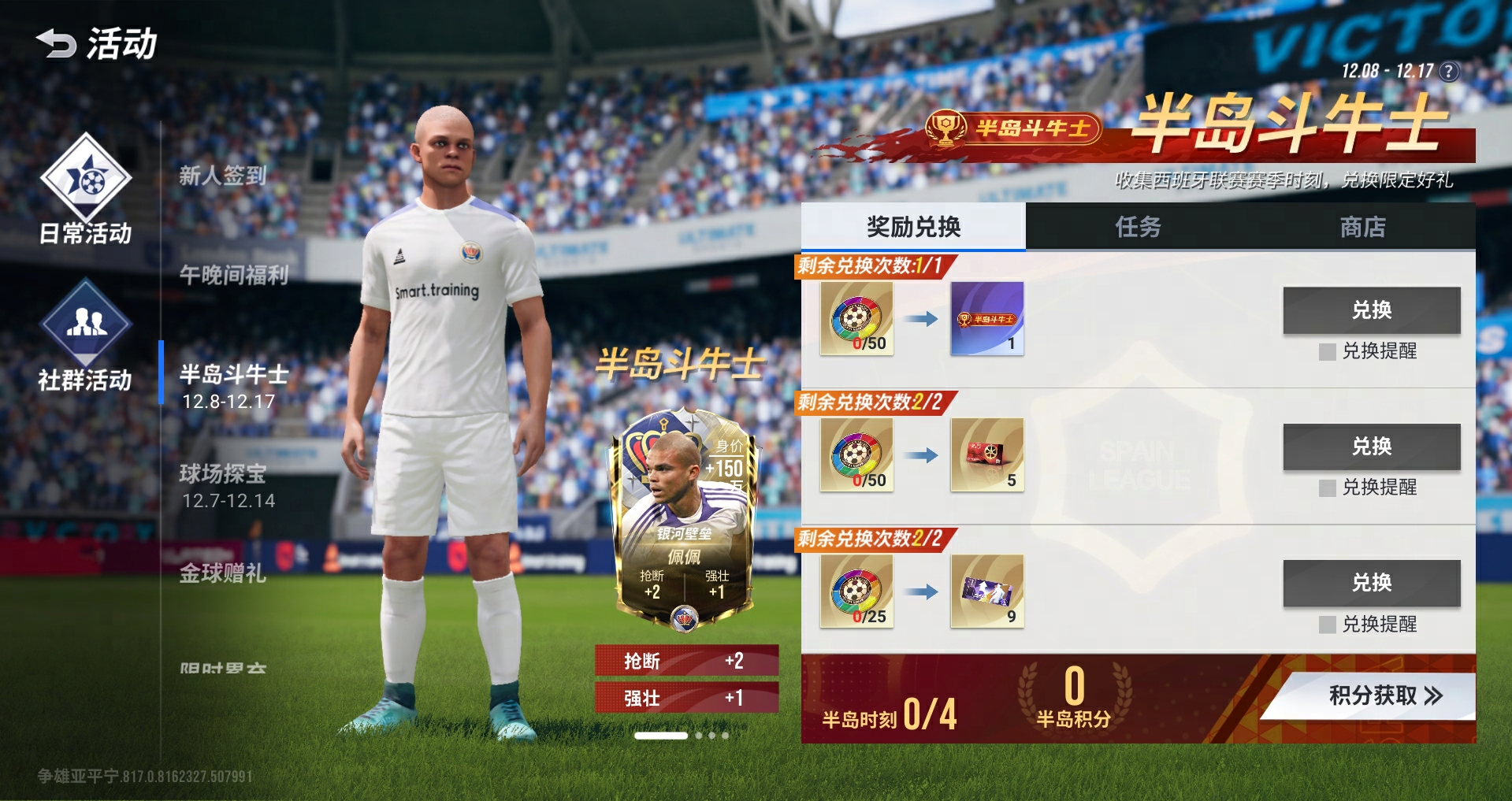
Task: Open the 社群活动 community activities category
Action: point(86,336)
